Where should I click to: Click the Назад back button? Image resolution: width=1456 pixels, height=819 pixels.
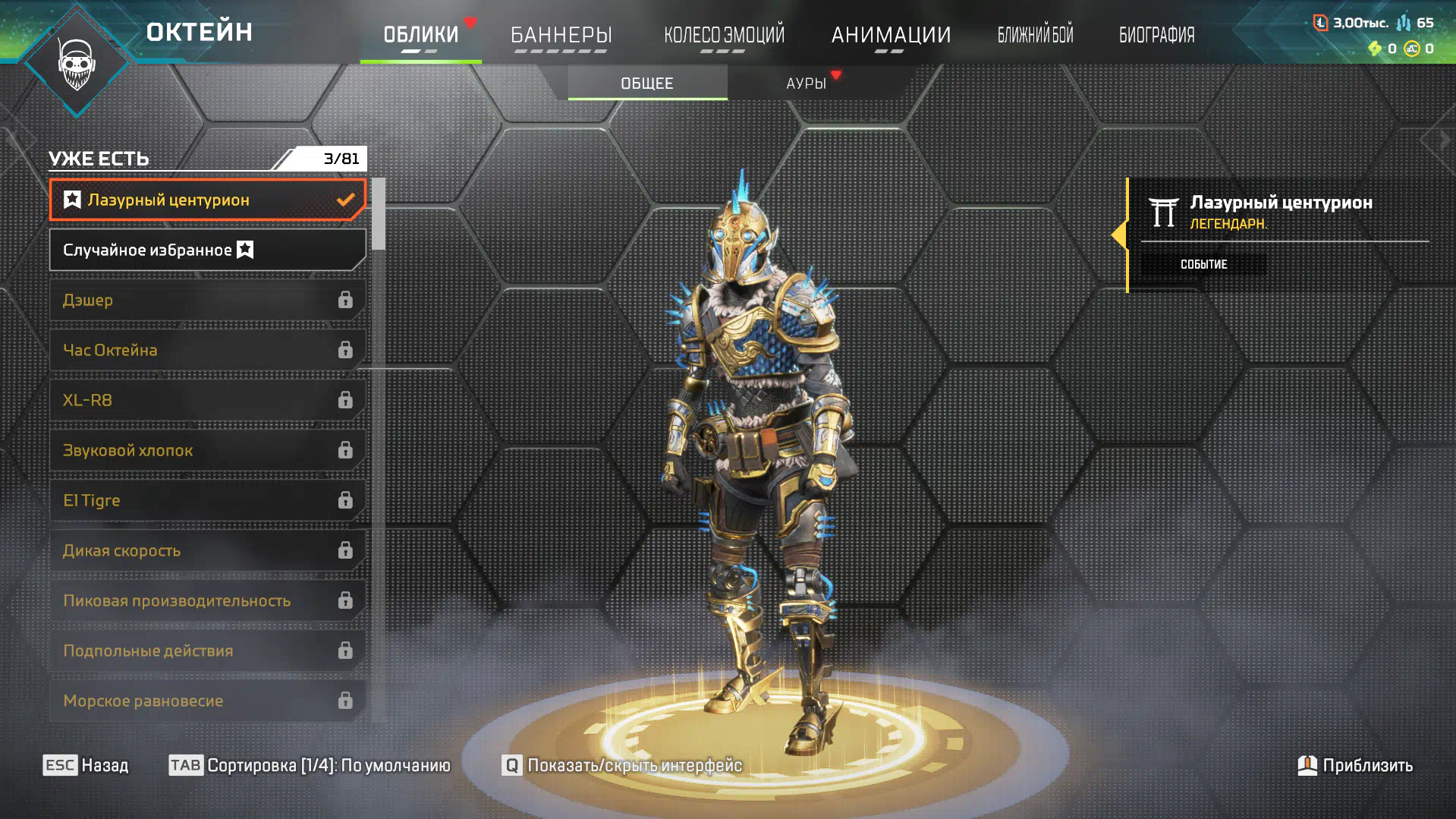86,765
